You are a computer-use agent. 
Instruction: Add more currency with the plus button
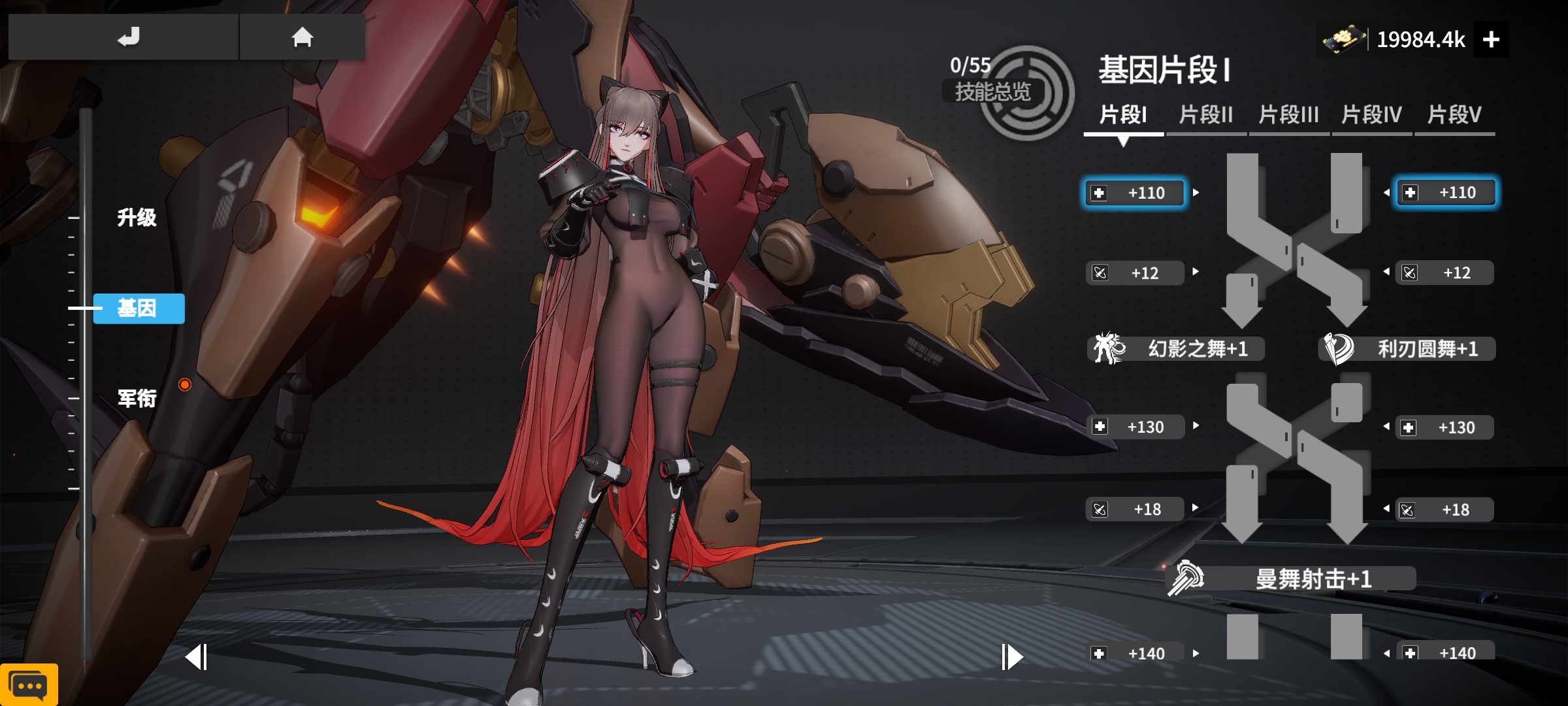pyautogui.click(x=1491, y=40)
